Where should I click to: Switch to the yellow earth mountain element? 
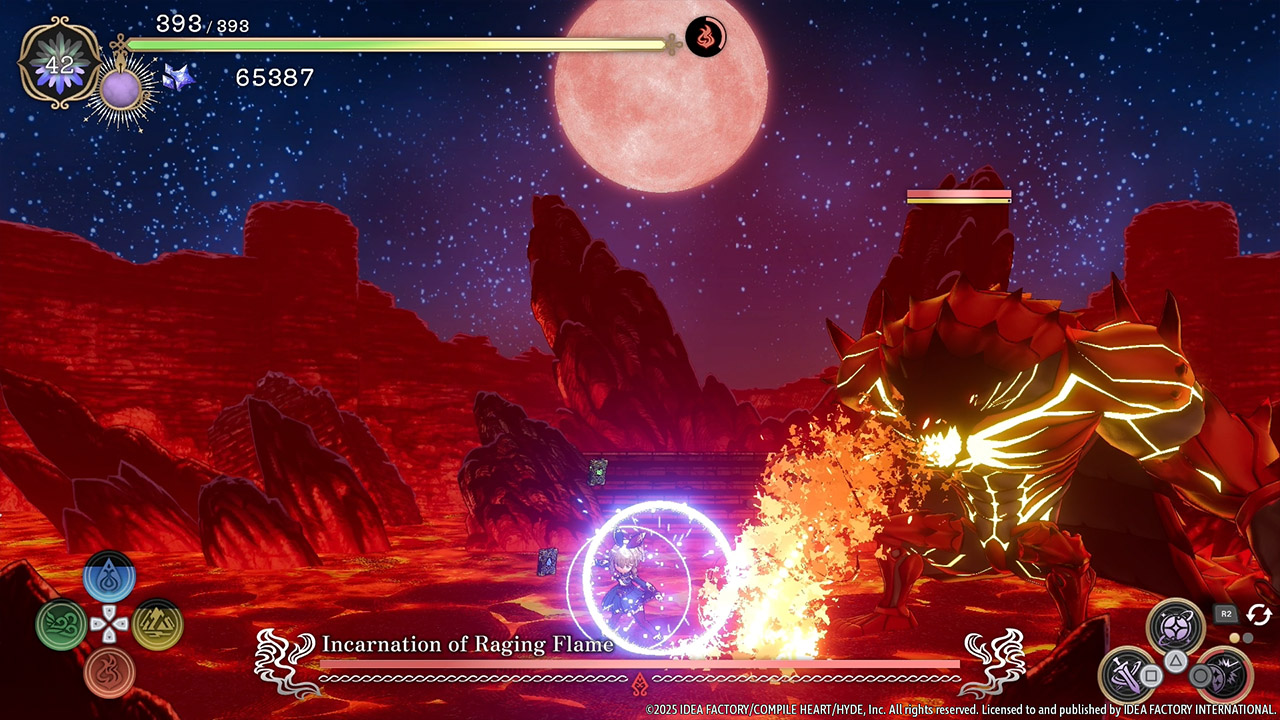[x=157, y=625]
